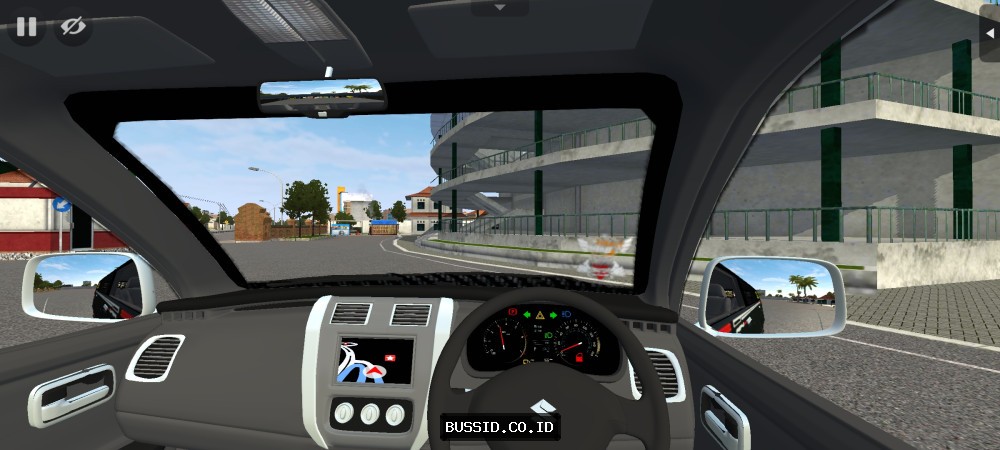Pause the game
The height and width of the screenshot is (450, 1000).
coord(26,27)
